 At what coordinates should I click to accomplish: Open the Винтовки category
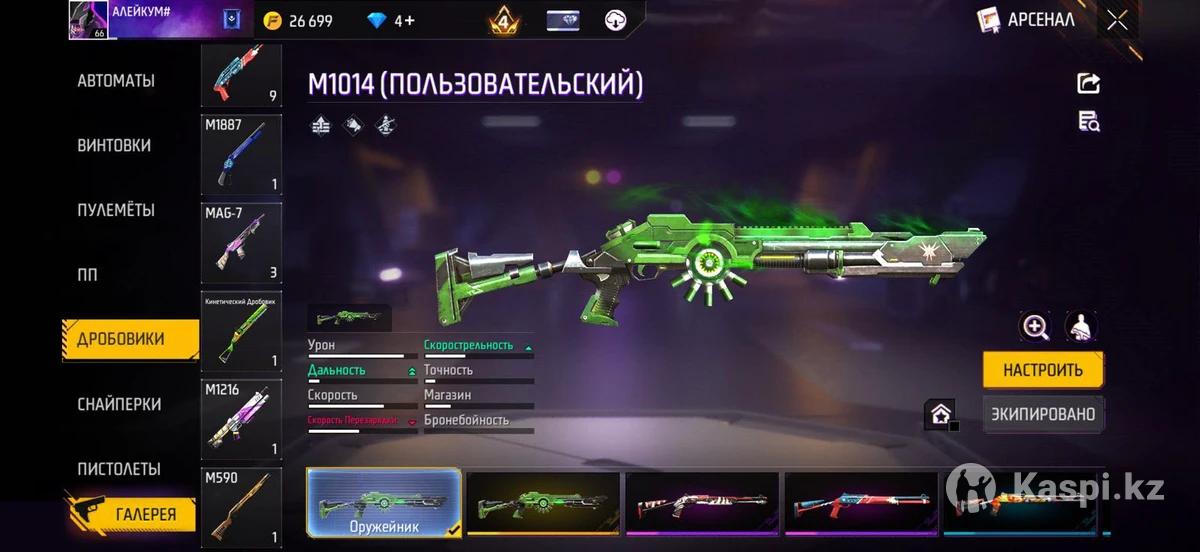click(x=114, y=145)
